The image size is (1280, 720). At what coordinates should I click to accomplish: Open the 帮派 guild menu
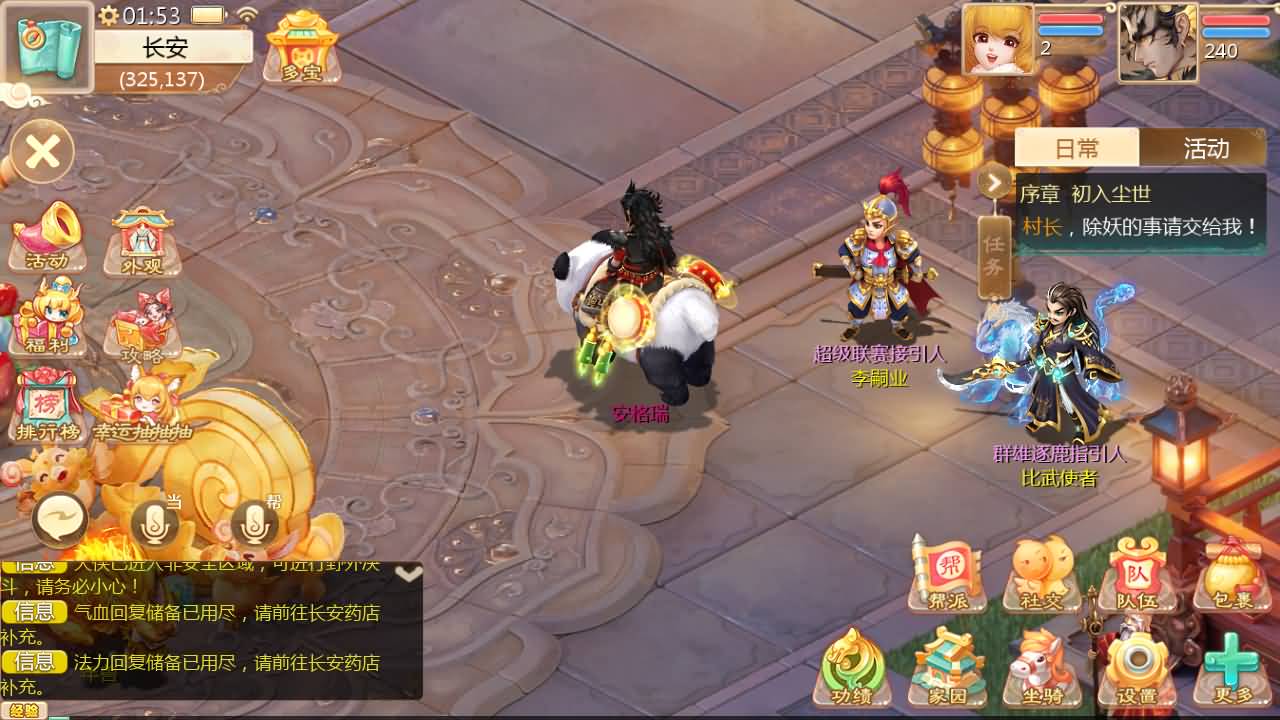(947, 573)
